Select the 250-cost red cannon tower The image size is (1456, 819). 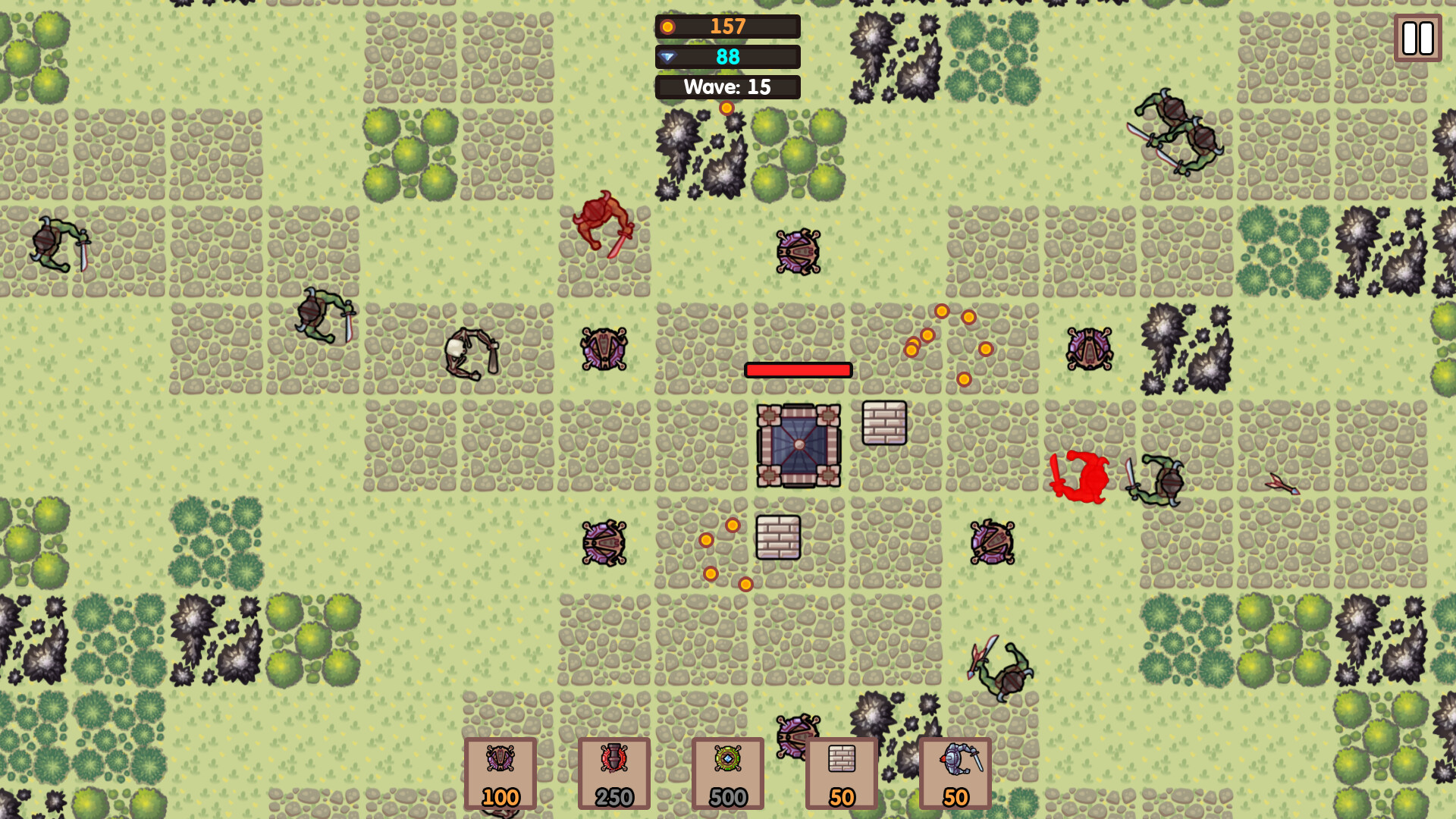pos(613,772)
